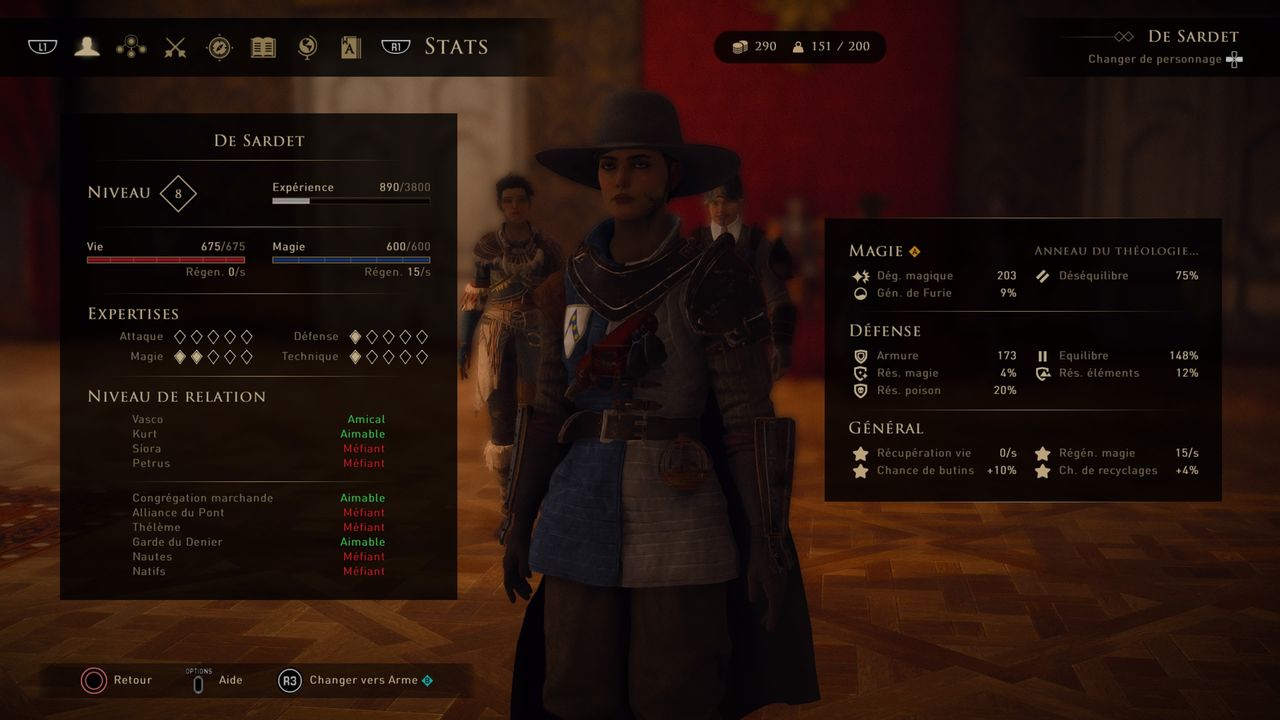The image size is (1280, 720).
Task: Select the Congrégation marchande faction row
Action: (x=258, y=498)
